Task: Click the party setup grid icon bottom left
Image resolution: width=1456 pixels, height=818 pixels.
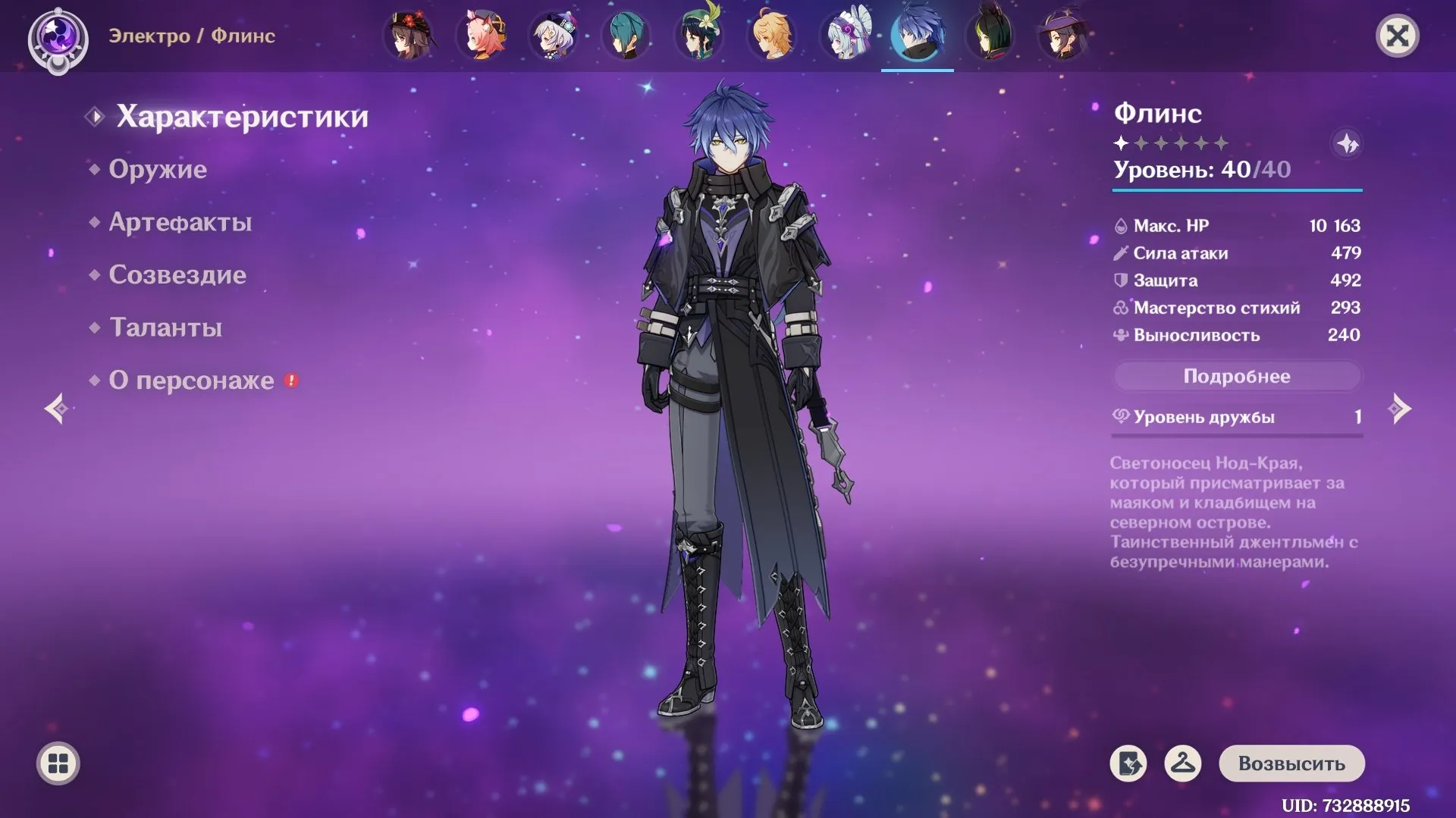Action: pyautogui.click(x=58, y=763)
